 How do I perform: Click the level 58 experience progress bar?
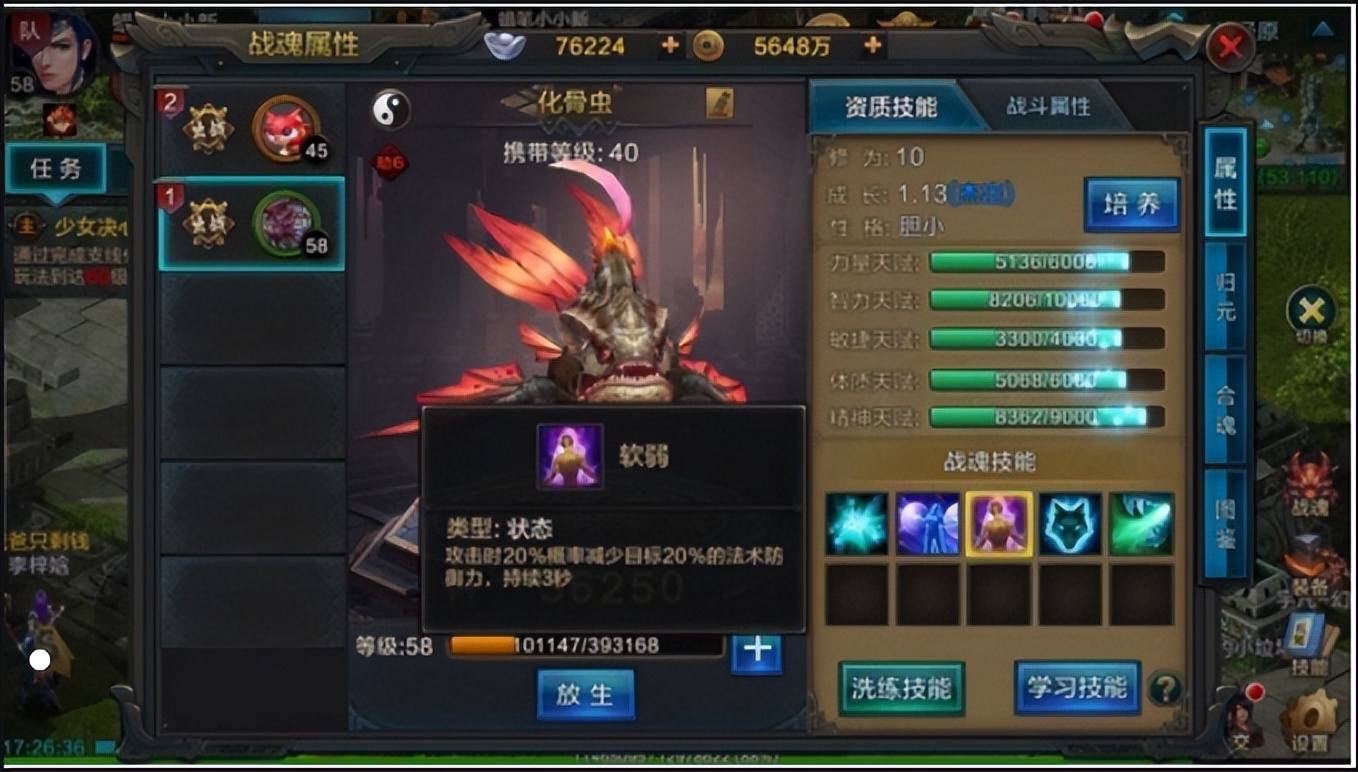(585, 648)
